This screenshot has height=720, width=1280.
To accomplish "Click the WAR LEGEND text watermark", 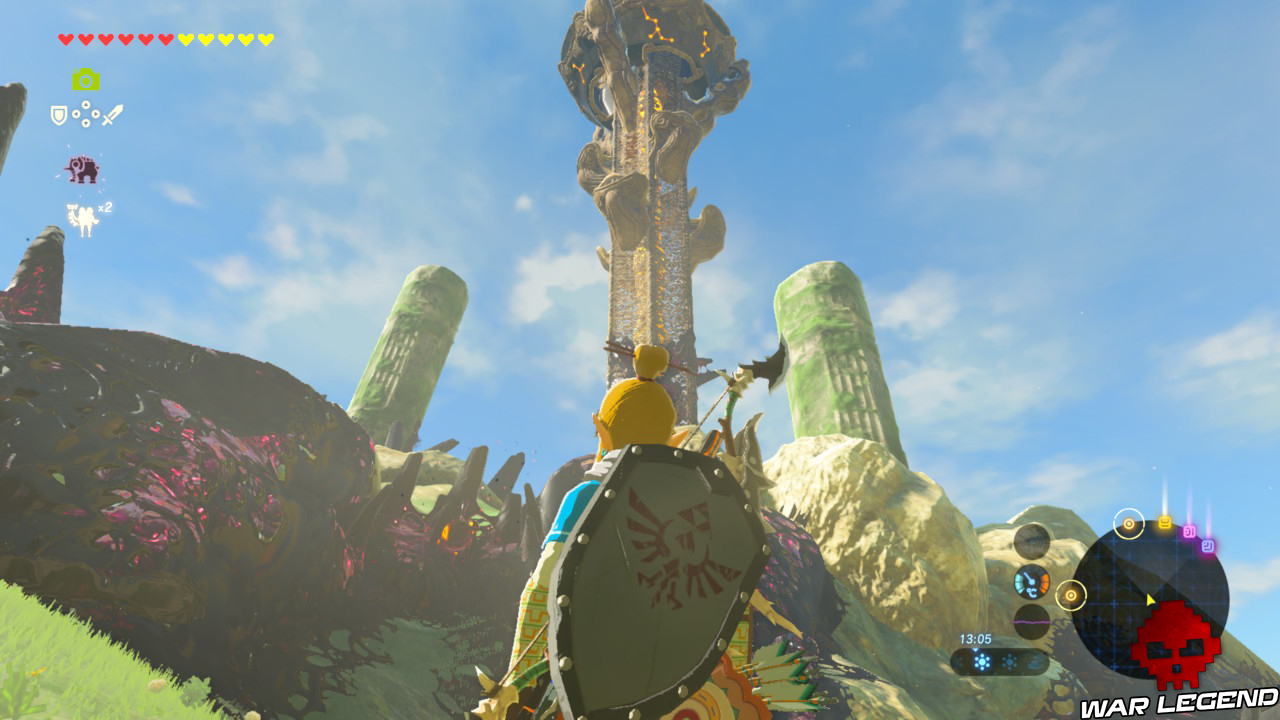I will coord(1177,701).
